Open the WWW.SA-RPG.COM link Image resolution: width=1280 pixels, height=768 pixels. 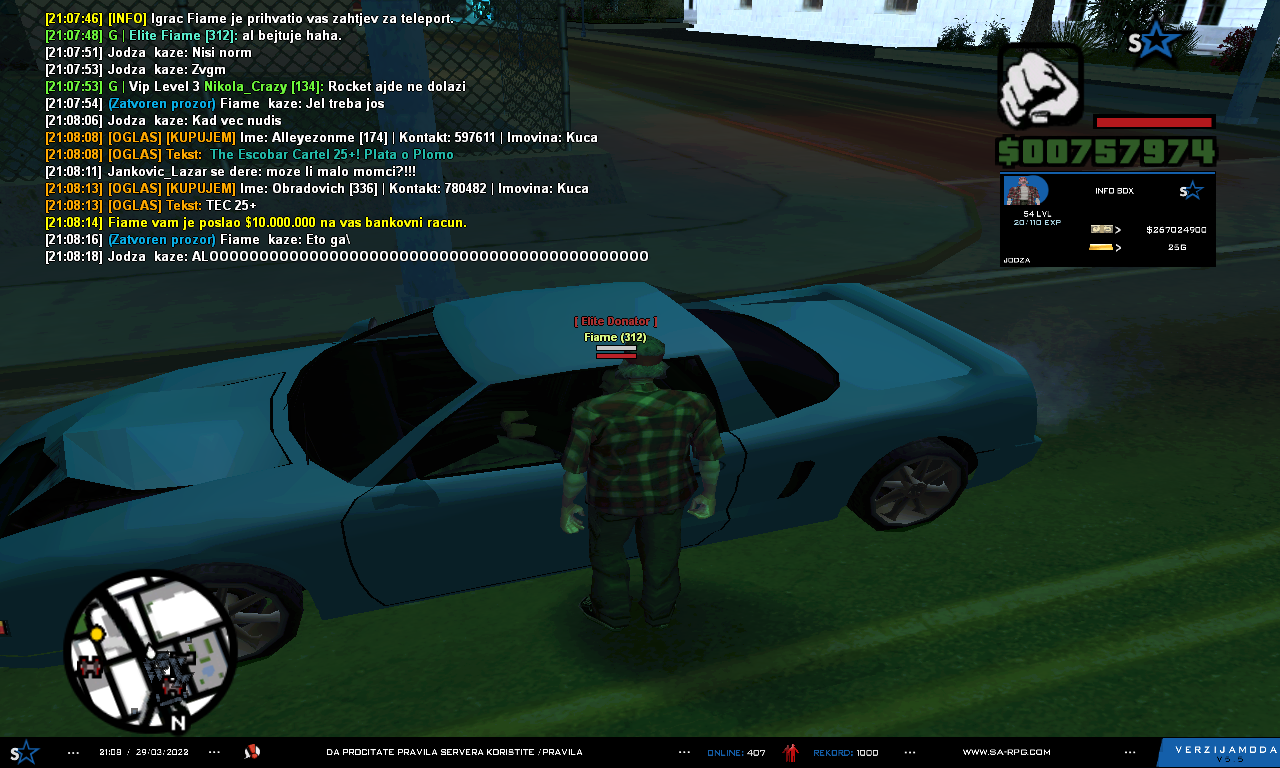coord(1006,751)
